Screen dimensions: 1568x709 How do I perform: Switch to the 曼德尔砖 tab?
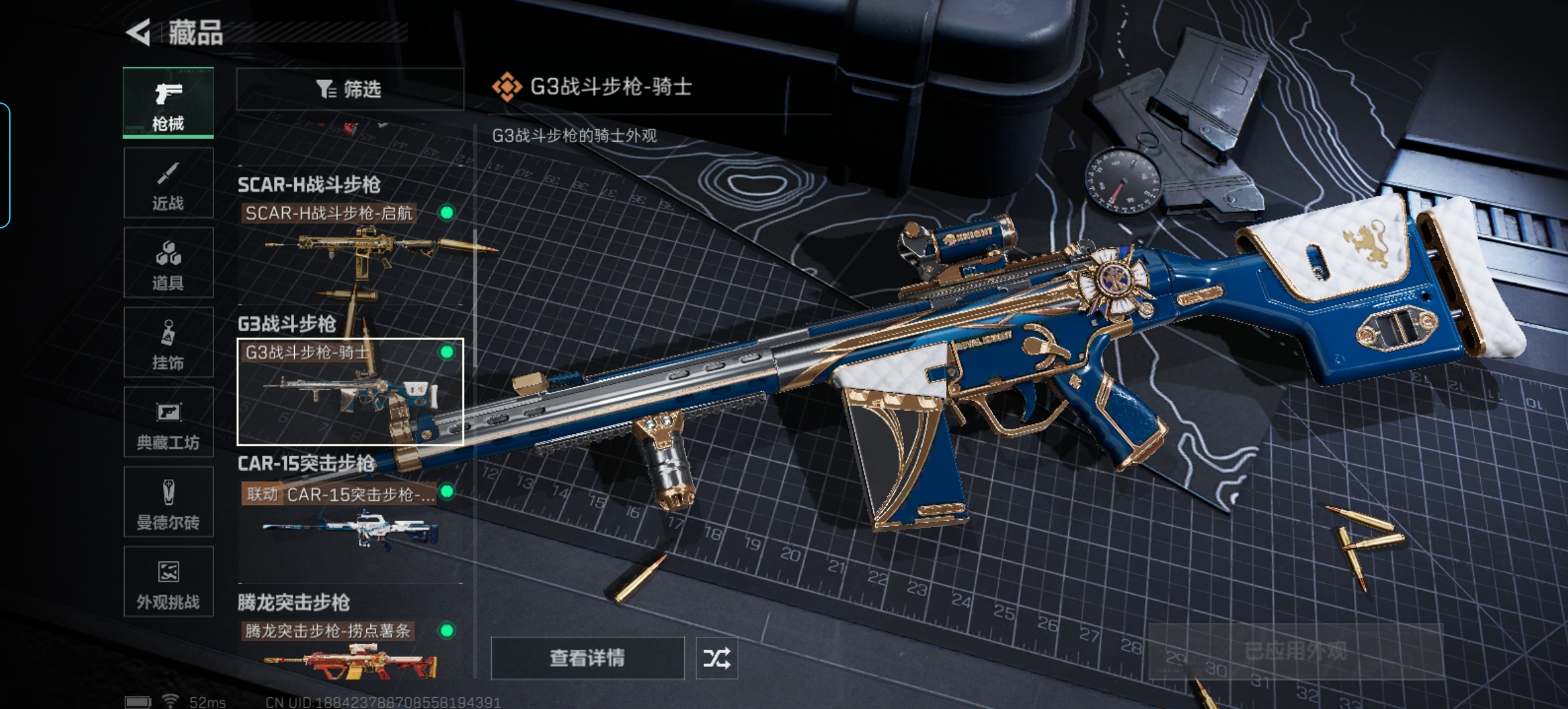(x=168, y=502)
